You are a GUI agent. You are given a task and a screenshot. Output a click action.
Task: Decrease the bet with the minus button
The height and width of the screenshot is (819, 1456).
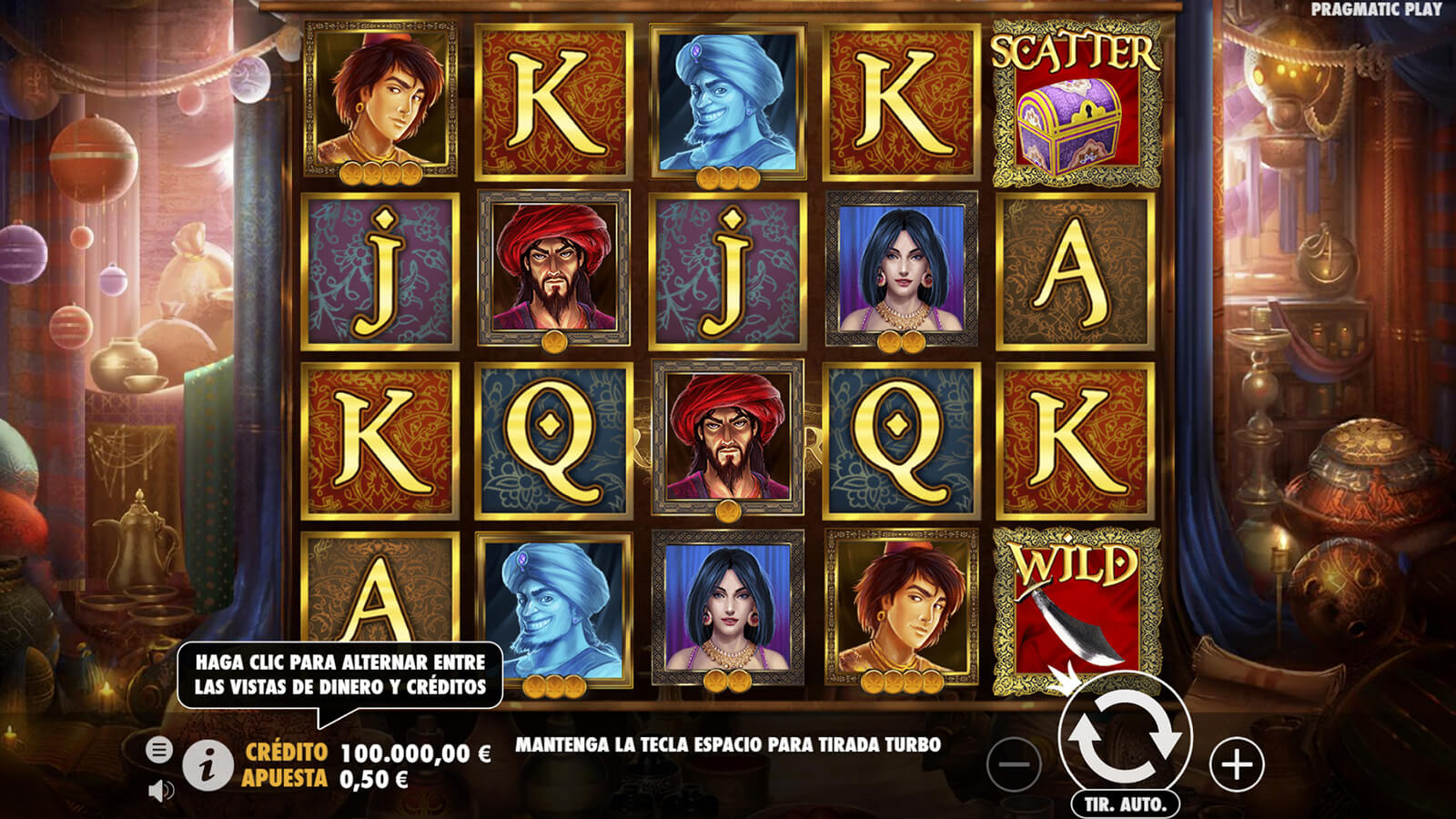tap(1013, 764)
